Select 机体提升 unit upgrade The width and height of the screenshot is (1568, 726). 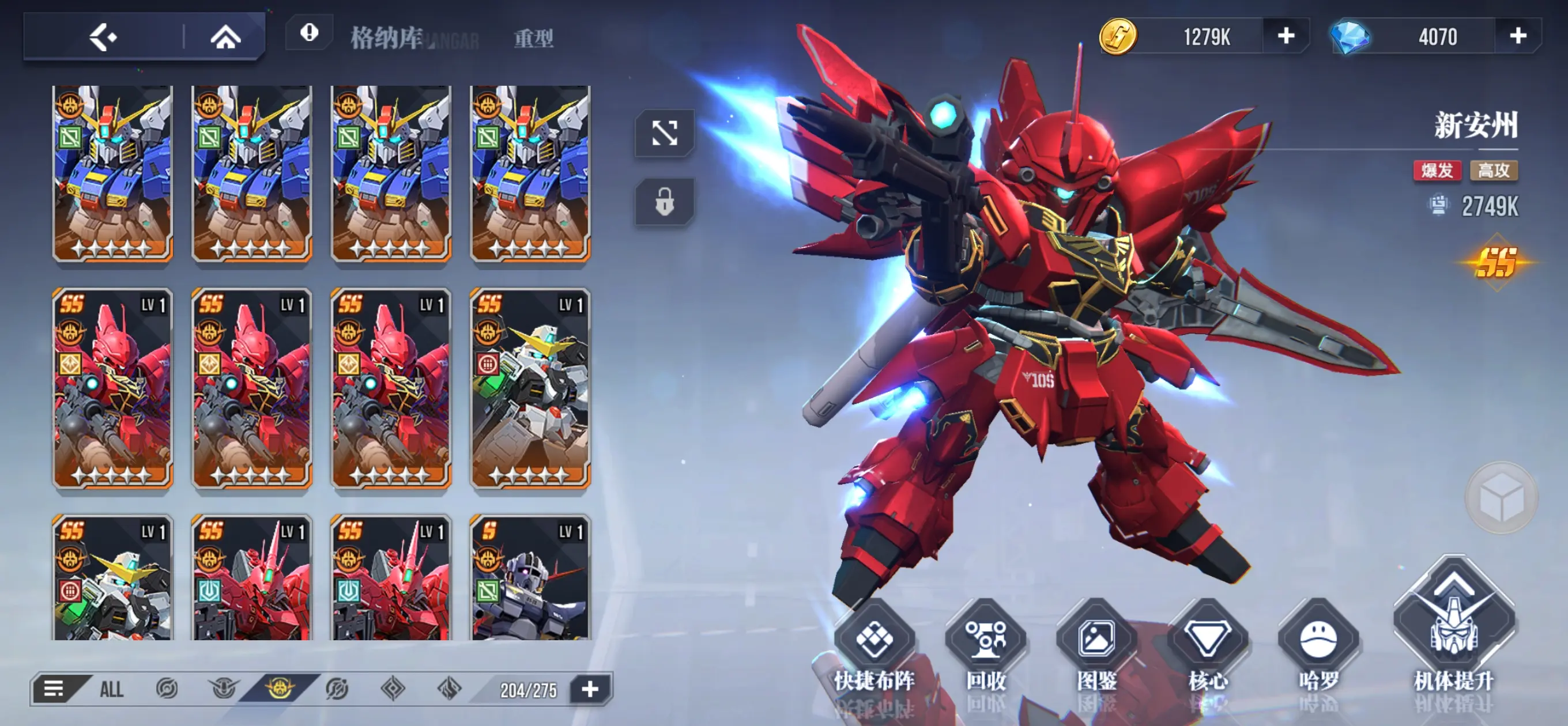point(1453,633)
